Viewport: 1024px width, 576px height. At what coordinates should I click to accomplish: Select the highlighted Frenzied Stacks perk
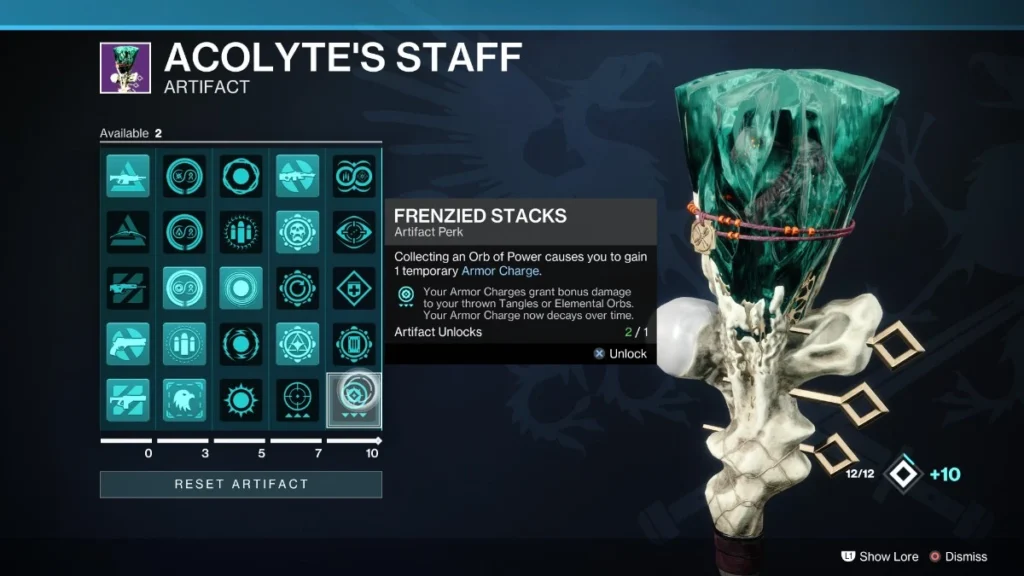[353, 400]
